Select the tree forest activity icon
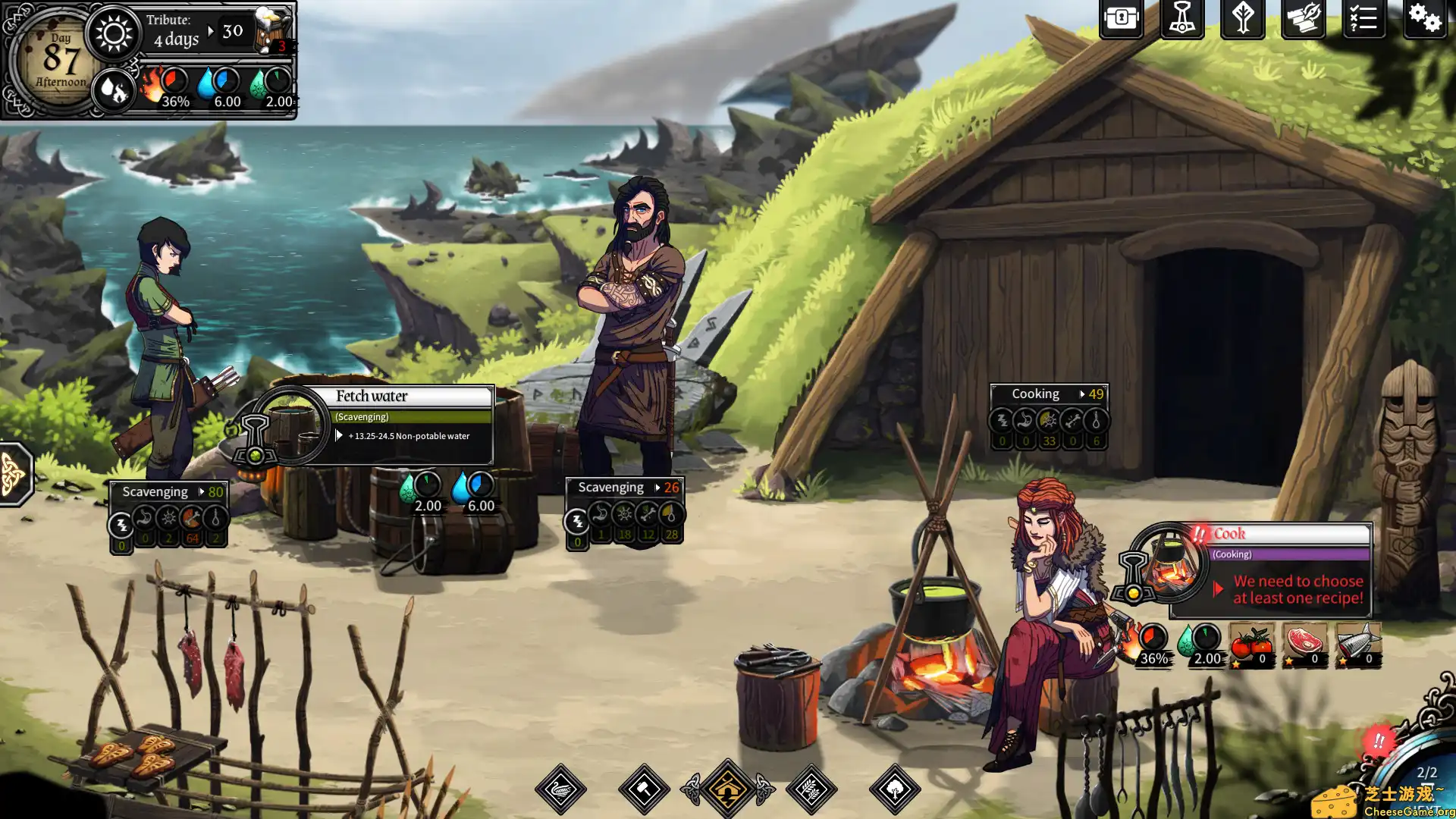 pos(896,787)
